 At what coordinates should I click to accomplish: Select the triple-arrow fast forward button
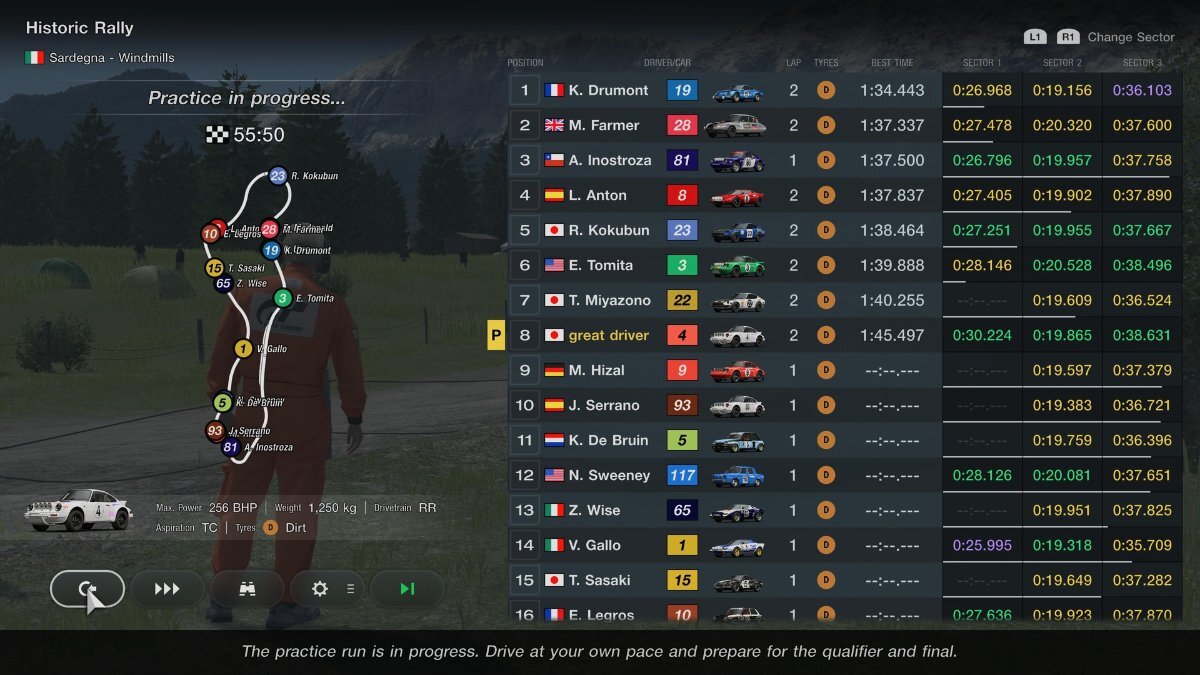[167, 589]
